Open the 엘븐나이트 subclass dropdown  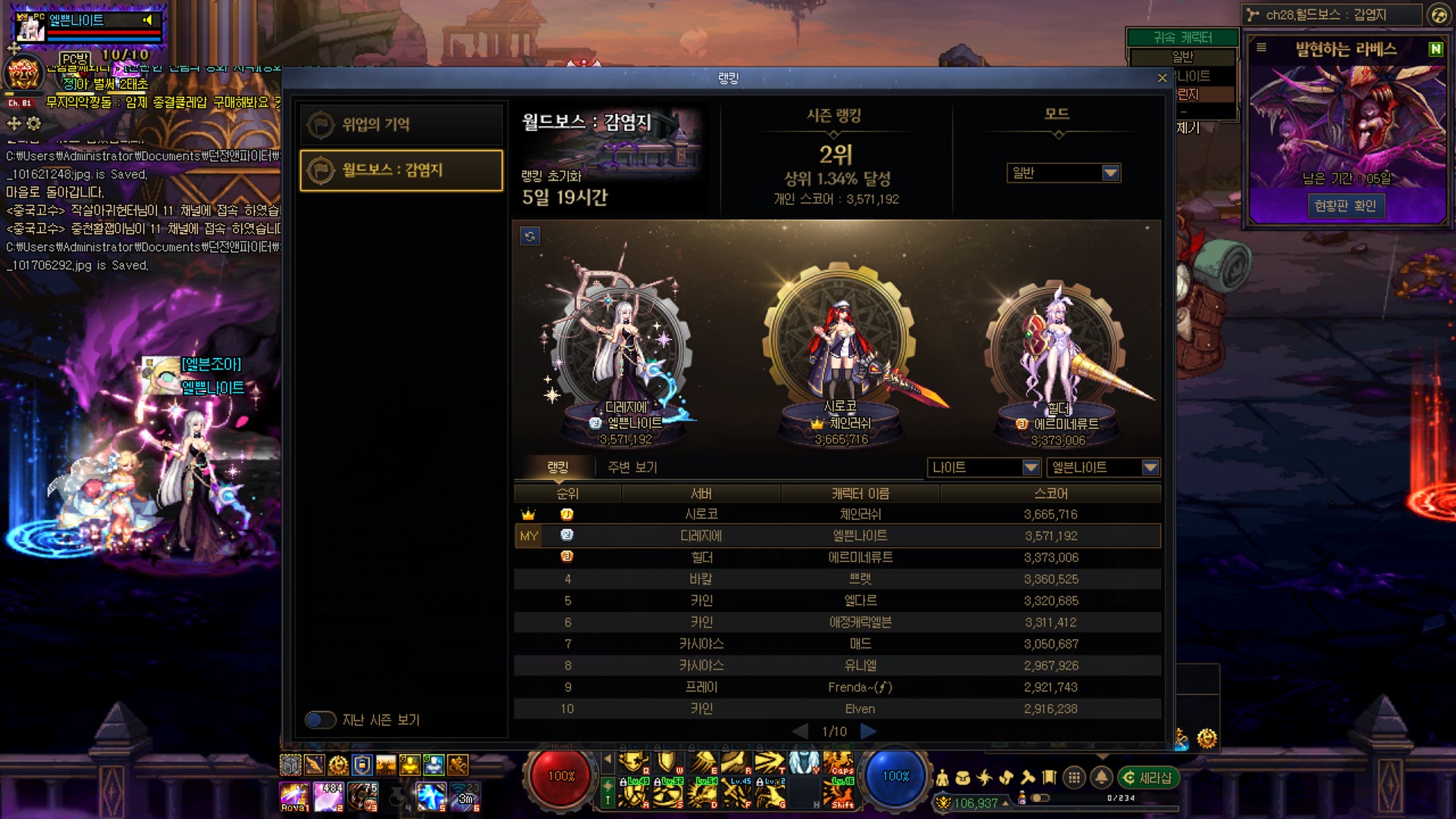[1103, 467]
